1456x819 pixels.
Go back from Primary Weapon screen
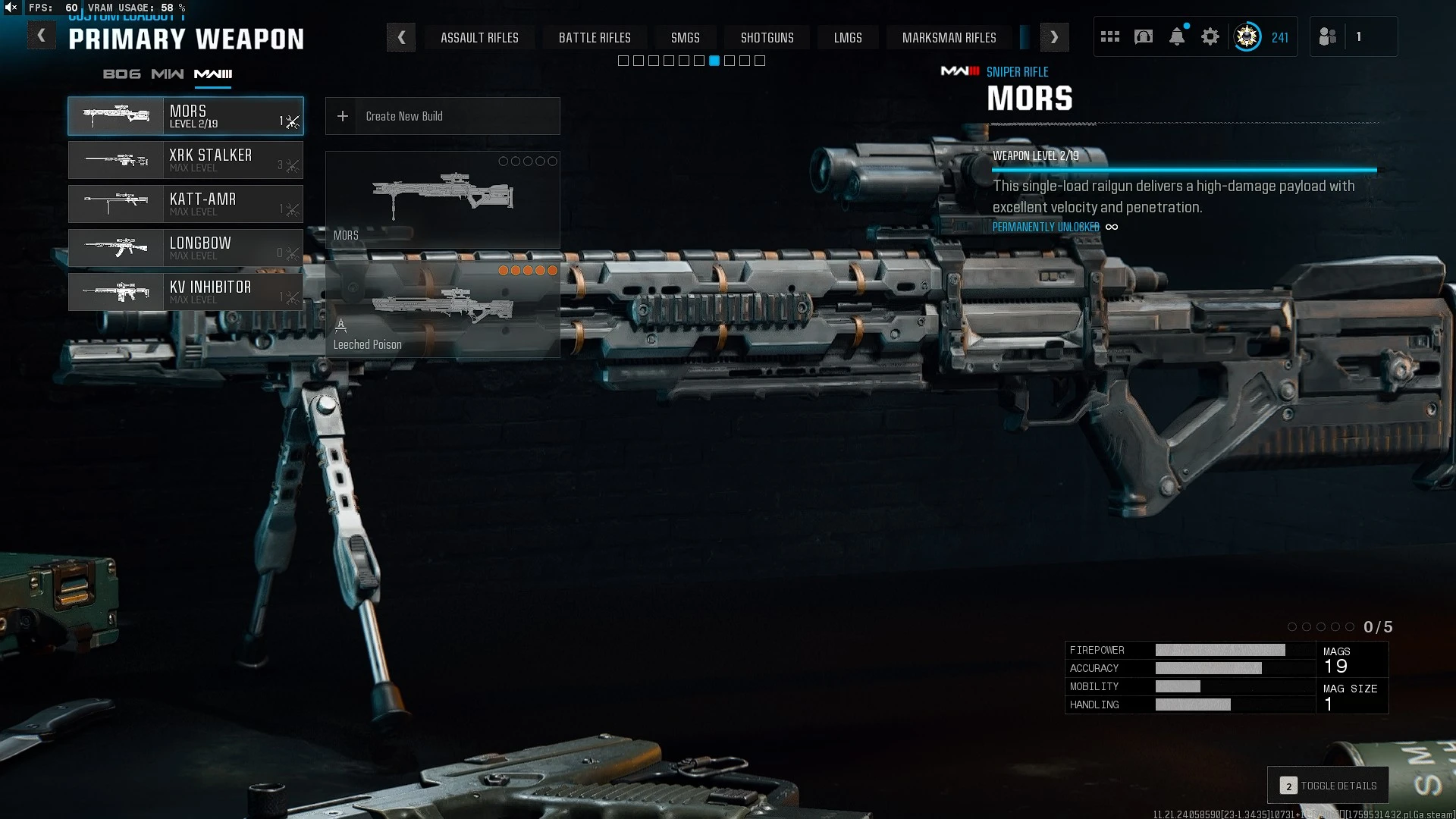(42, 36)
